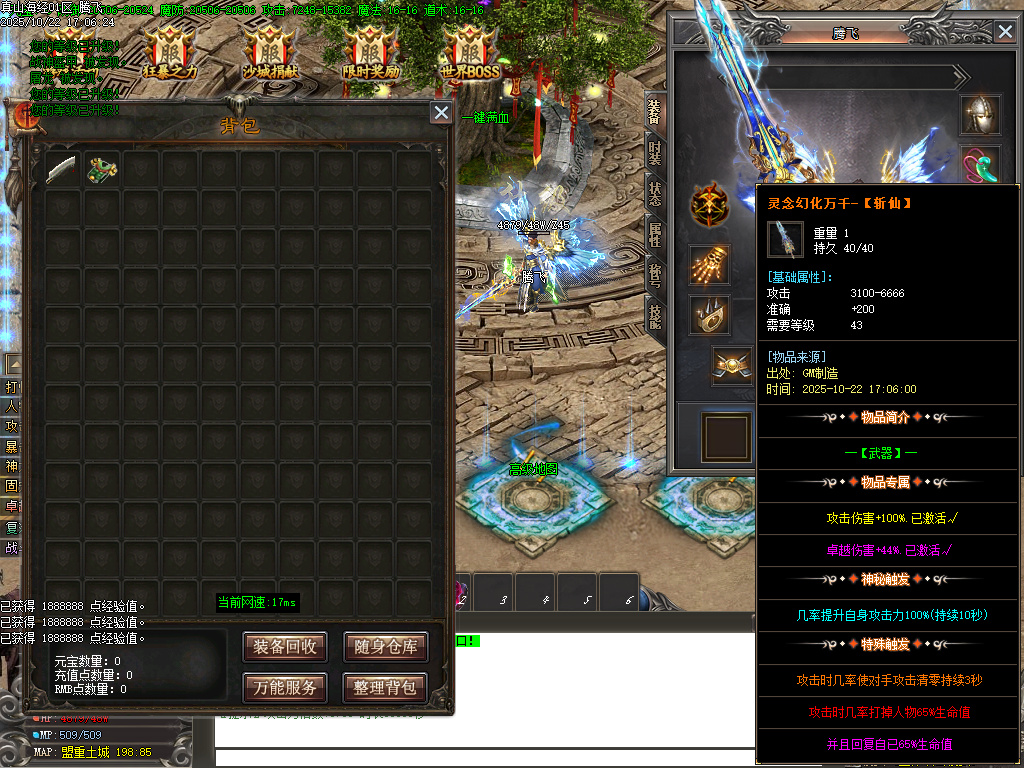Open the 随身仓库 portable warehouse

[385, 647]
